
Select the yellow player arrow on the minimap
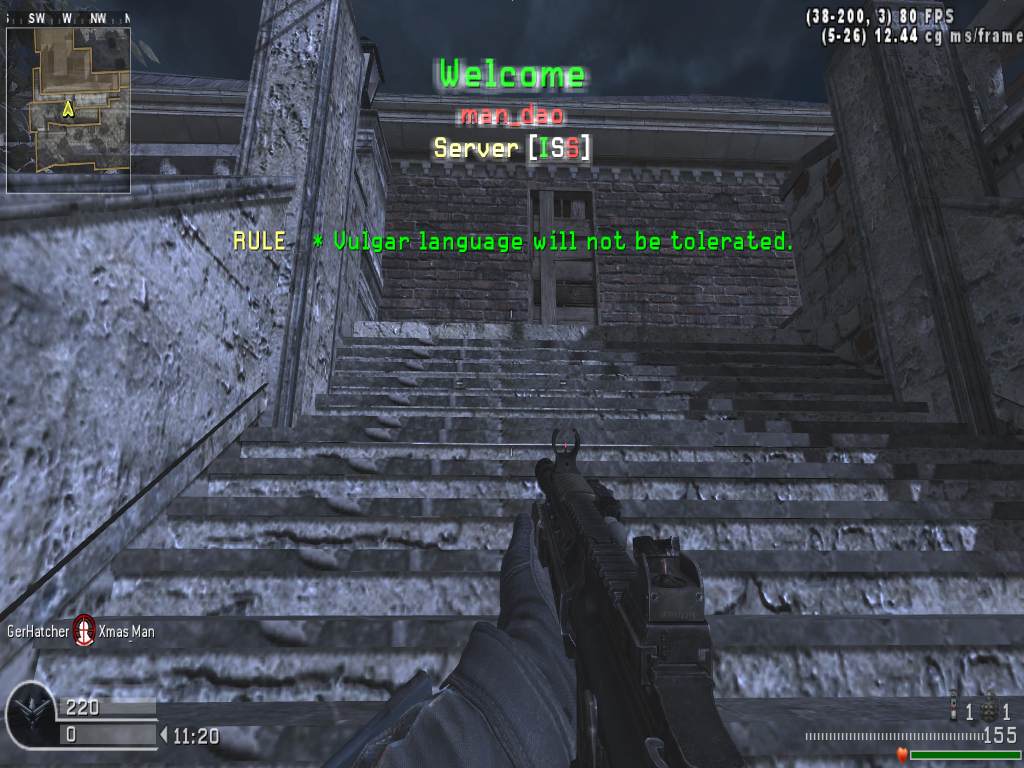[68, 108]
